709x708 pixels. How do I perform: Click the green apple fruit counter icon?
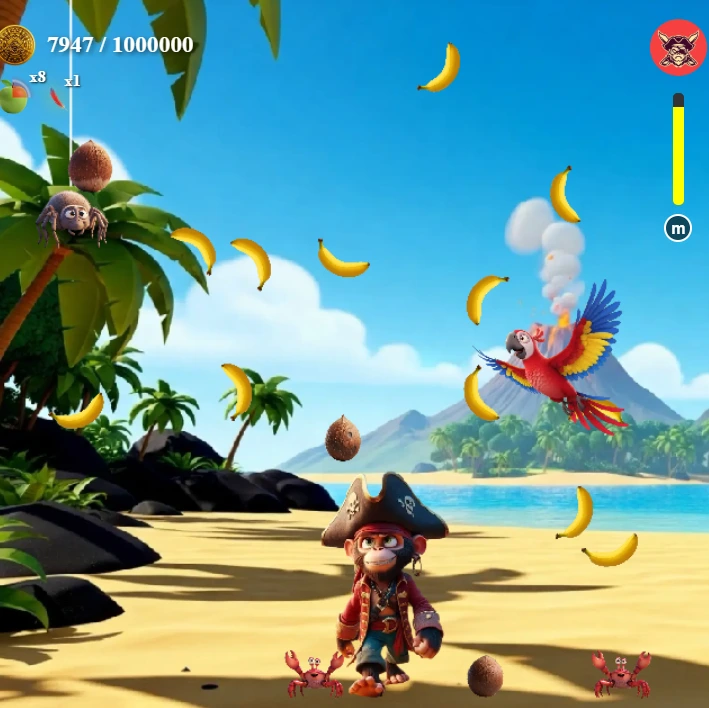click(14, 96)
